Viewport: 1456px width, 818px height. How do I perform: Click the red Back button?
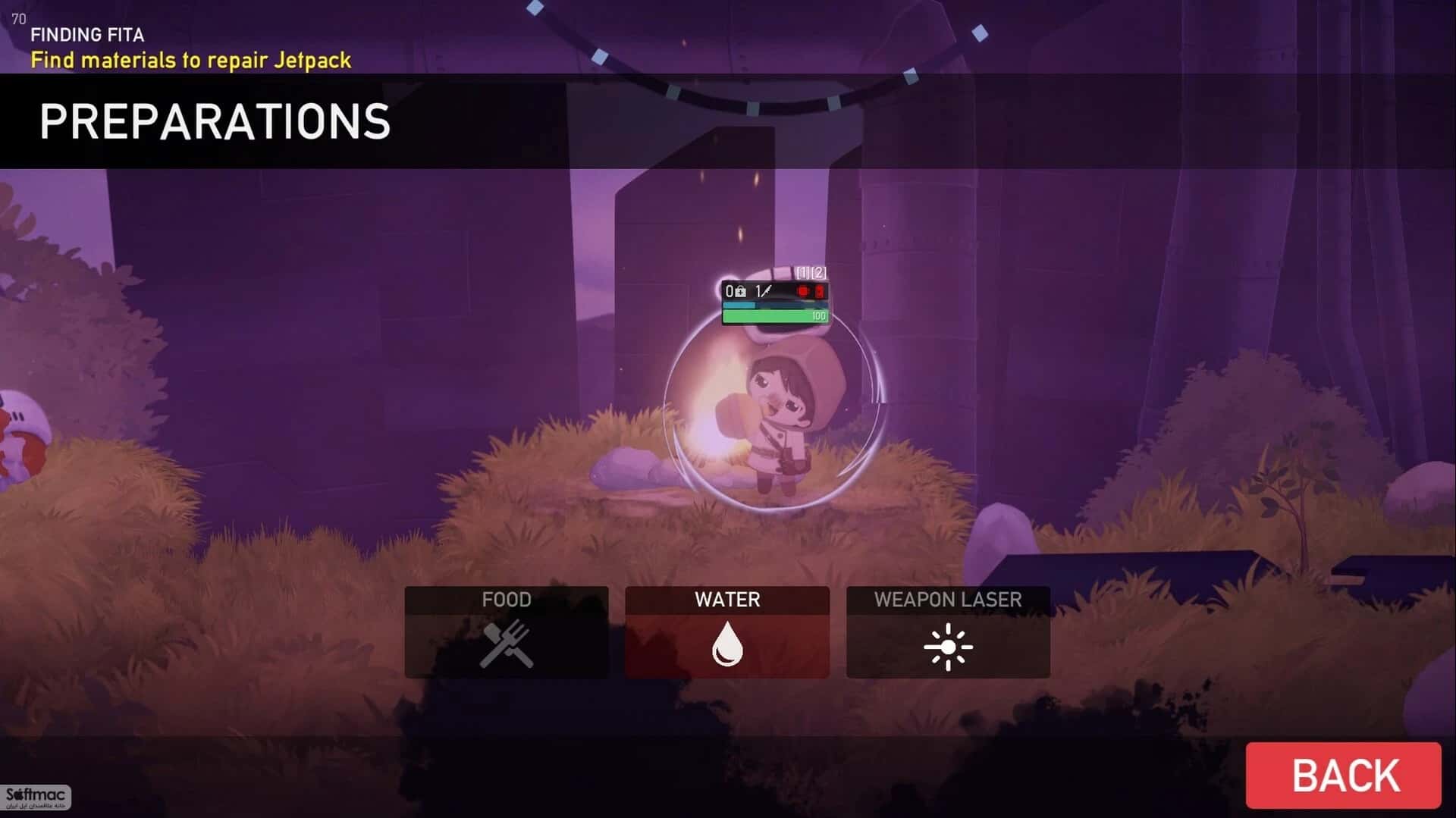click(1343, 775)
